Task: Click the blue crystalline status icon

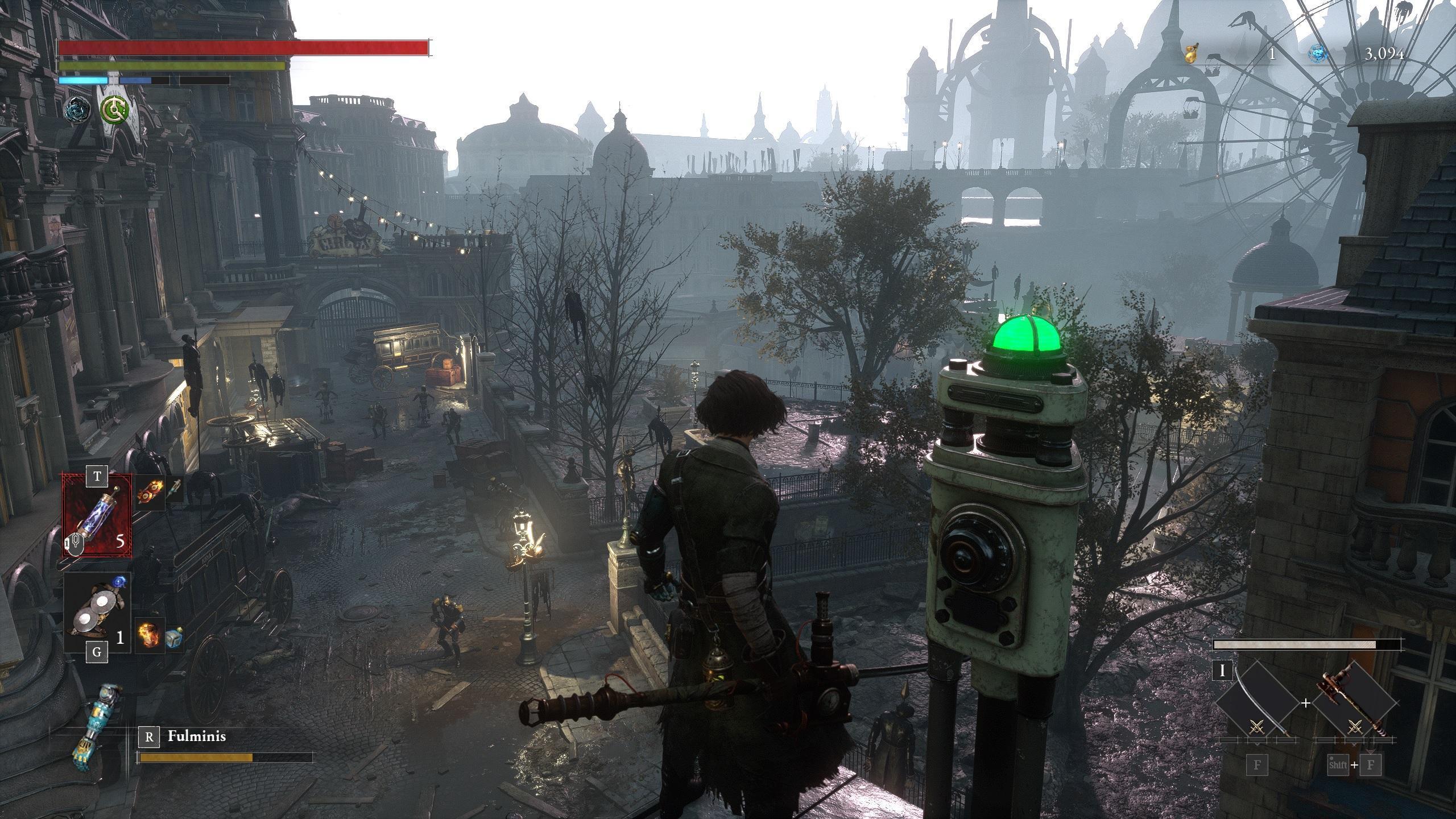Action: click(x=76, y=109)
